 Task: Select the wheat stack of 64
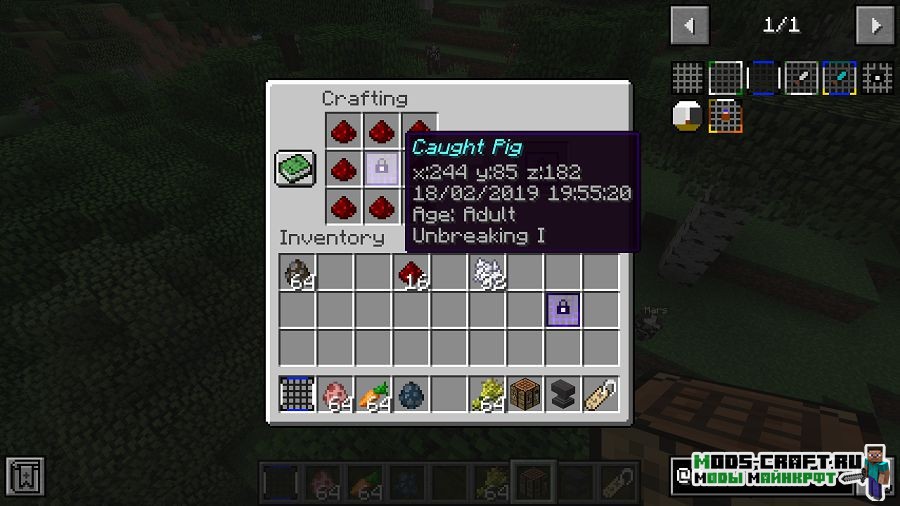pos(487,394)
